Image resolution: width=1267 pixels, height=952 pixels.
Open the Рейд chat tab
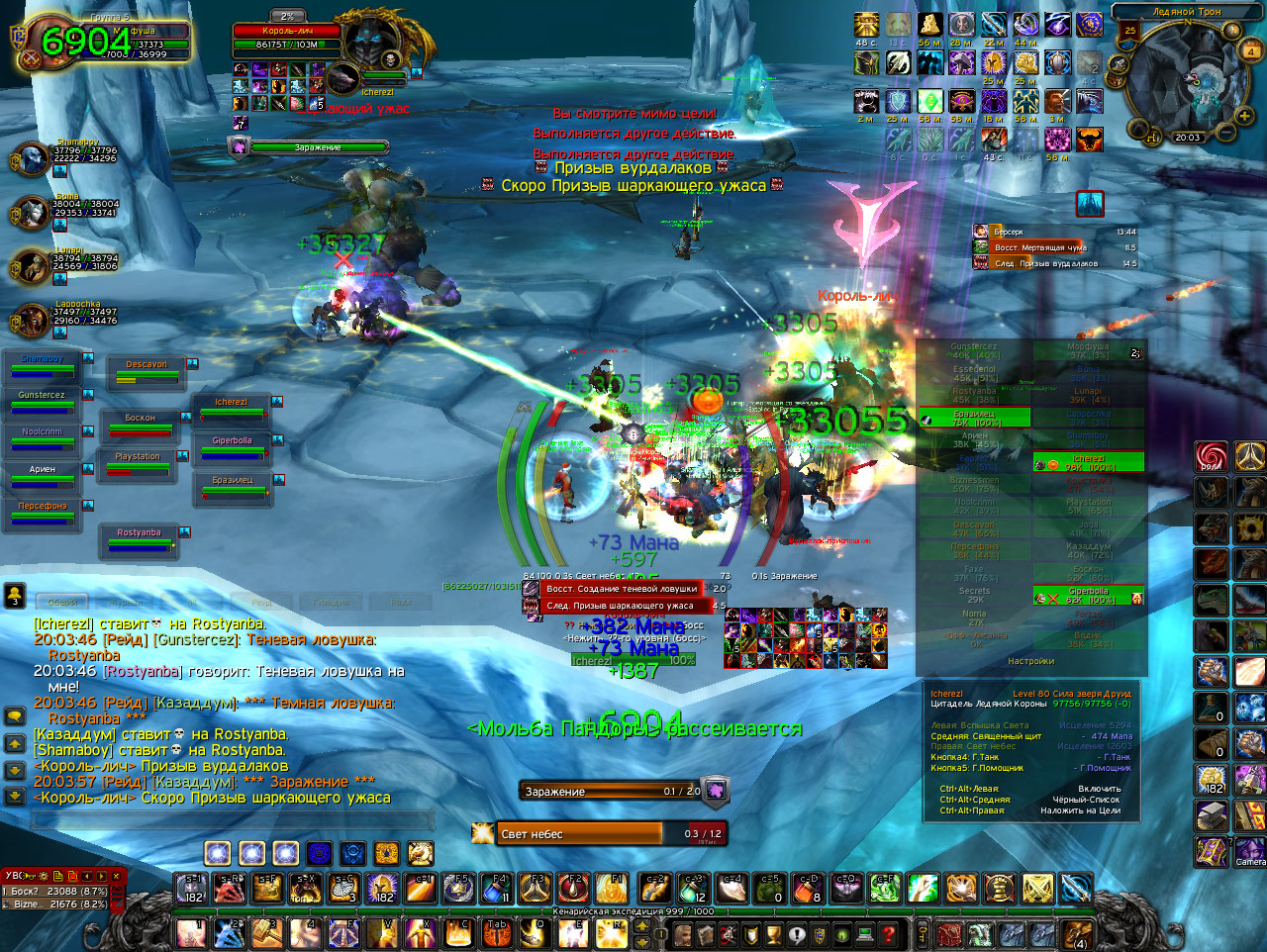(261, 602)
